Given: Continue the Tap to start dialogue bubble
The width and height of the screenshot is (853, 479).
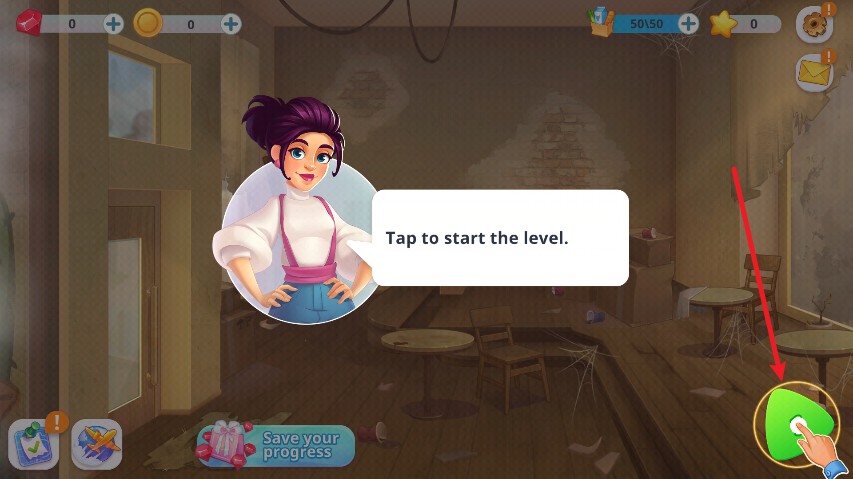Looking at the screenshot, I should coord(500,238).
